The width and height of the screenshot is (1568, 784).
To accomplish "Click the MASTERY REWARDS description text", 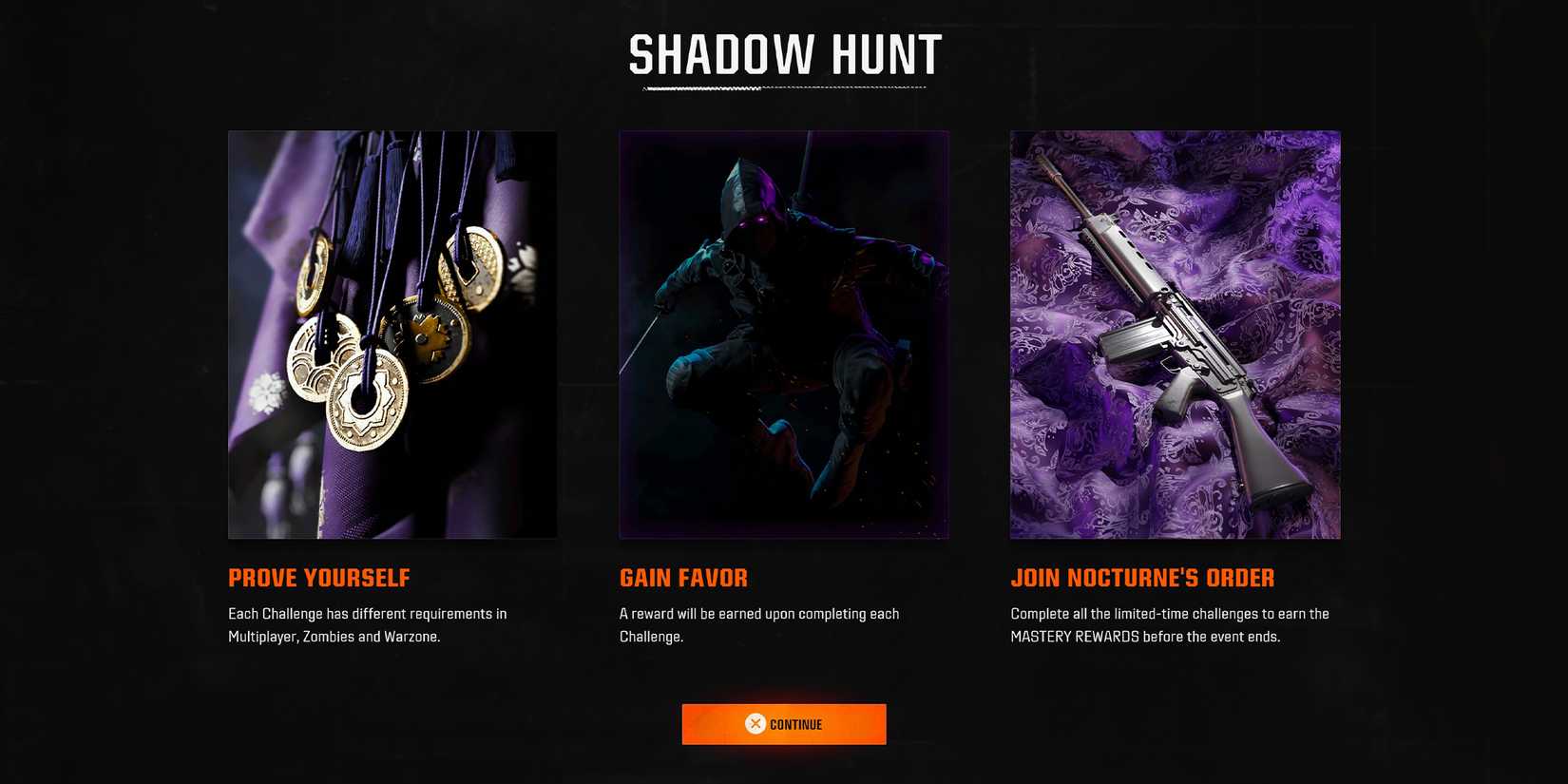I will [1169, 624].
